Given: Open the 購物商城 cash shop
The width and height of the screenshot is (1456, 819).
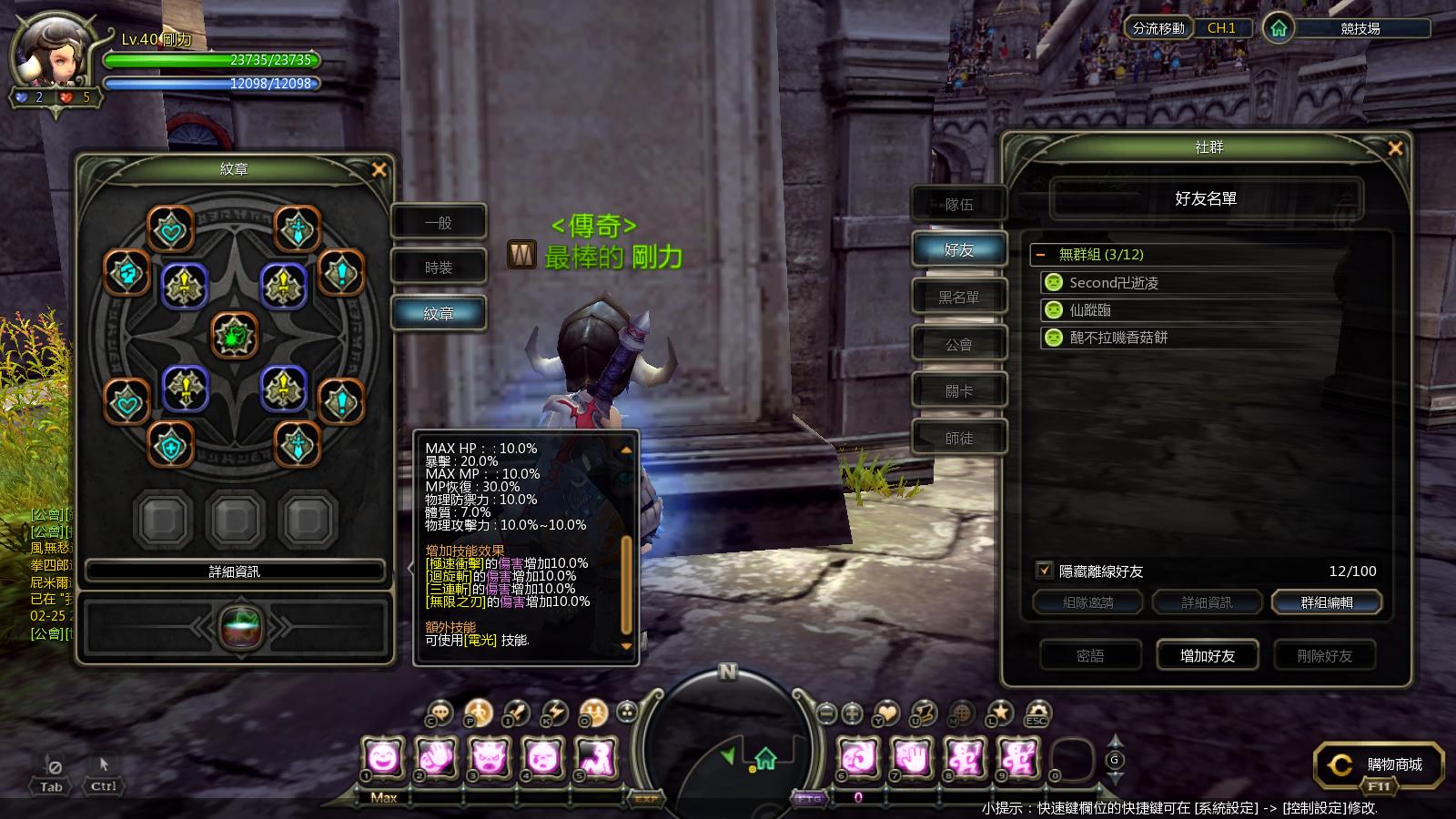Looking at the screenshot, I should tap(1380, 765).
